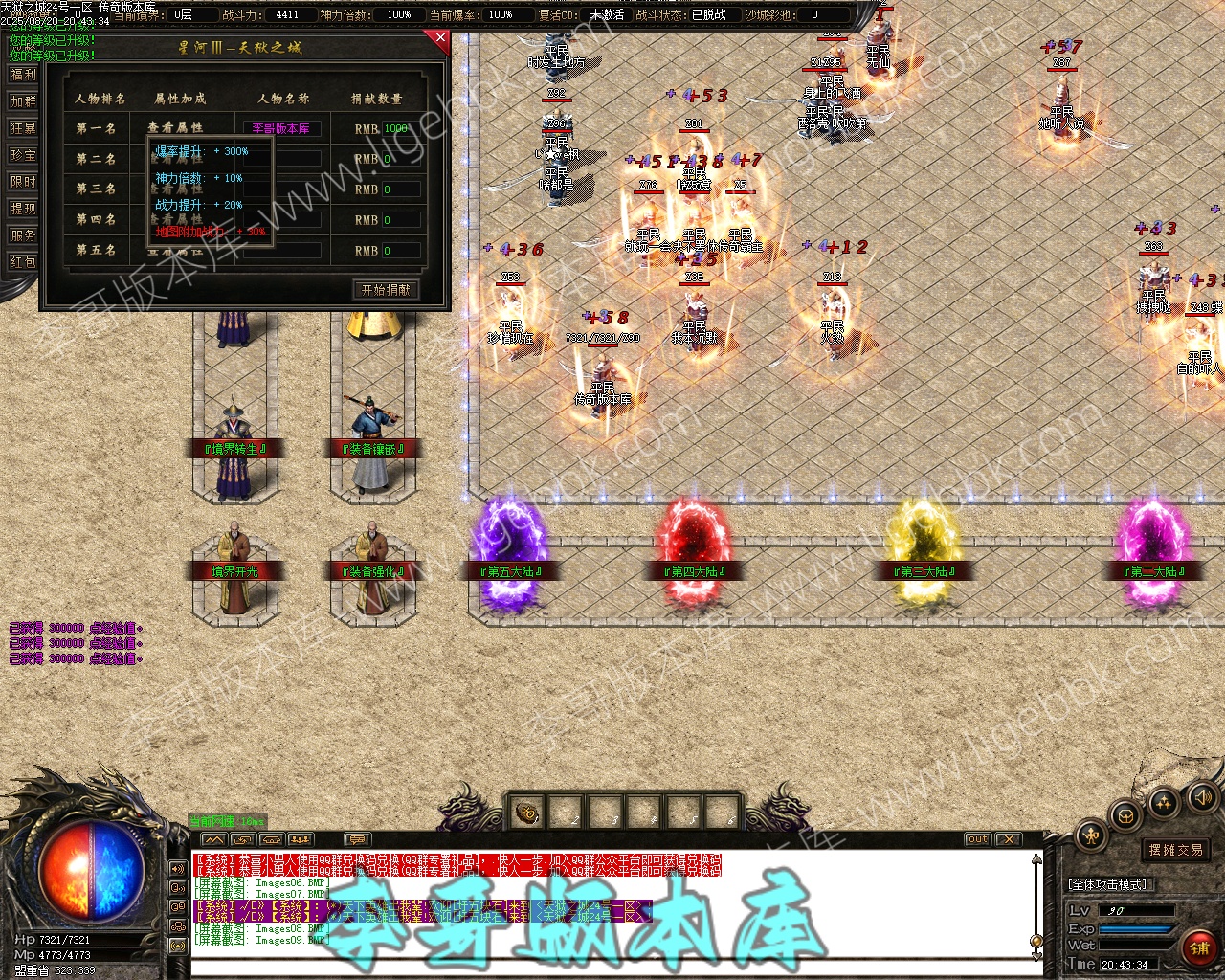This screenshot has height=980, width=1225.
Task: Open the 提现 side menu
Action: [x=23, y=208]
